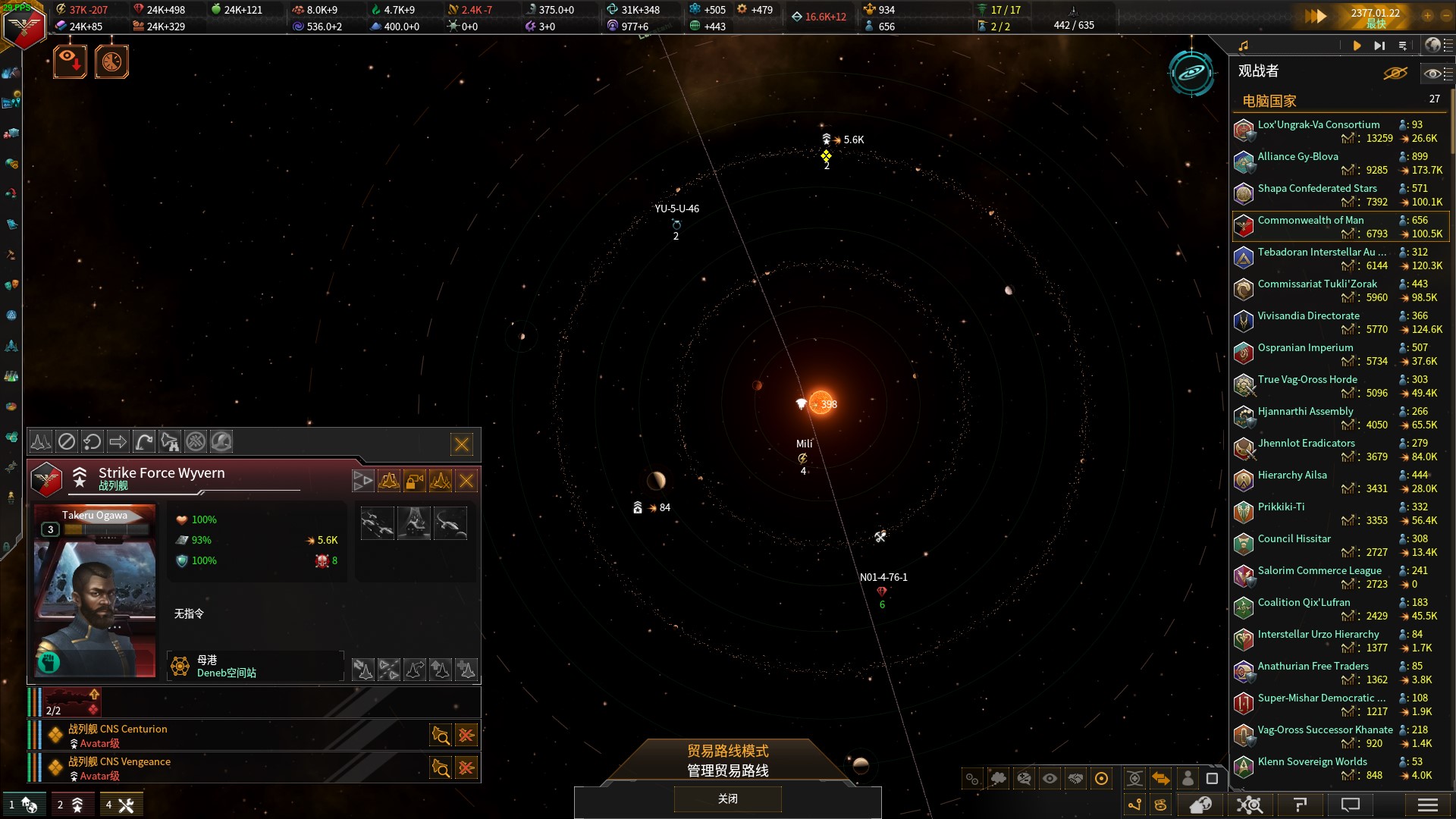
Task: Close the trade route mode with 关闭
Action: pyautogui.click(x=727, y=799)
